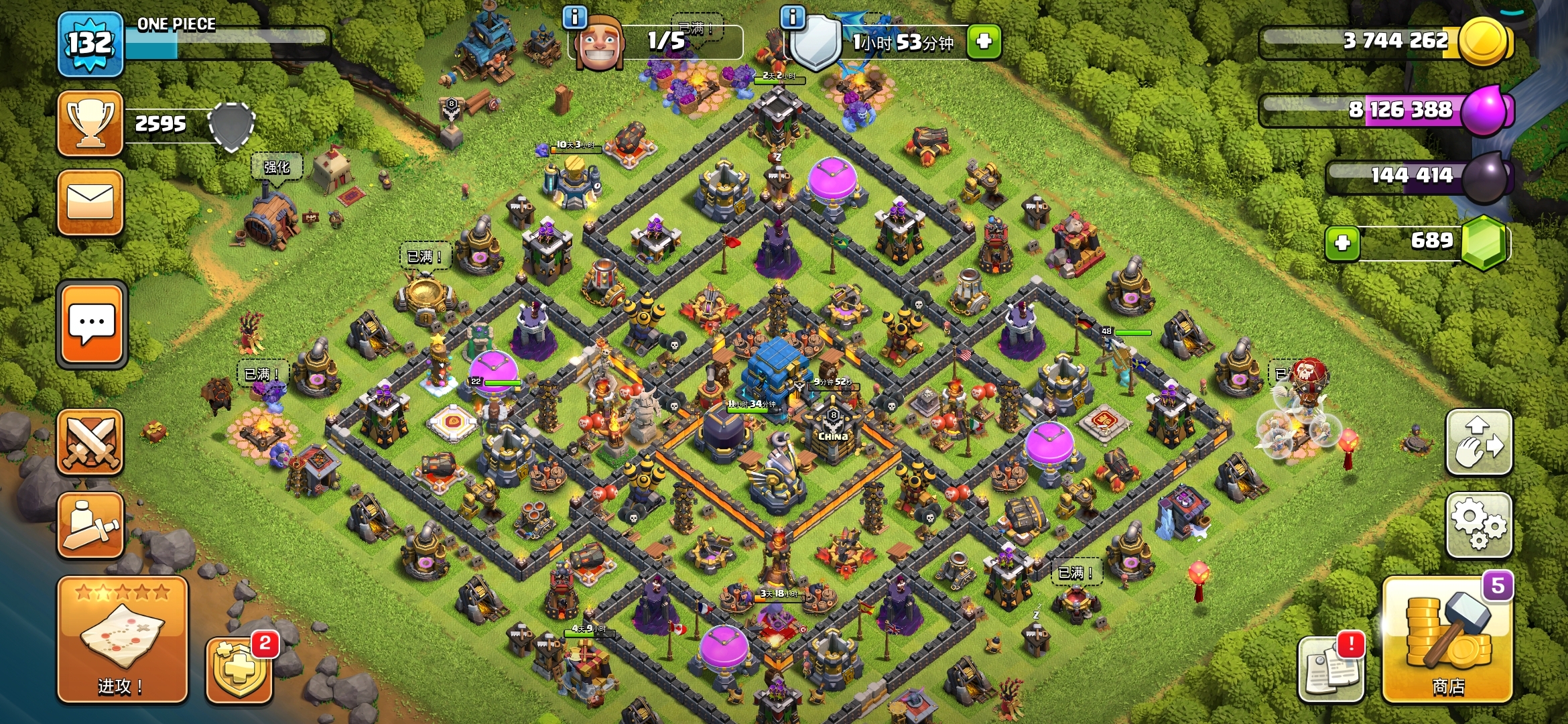Image resolution: width=1568 pixels, height=724 pixels.
Task: Extend shield time with green plus
Action: click(984, 42)
